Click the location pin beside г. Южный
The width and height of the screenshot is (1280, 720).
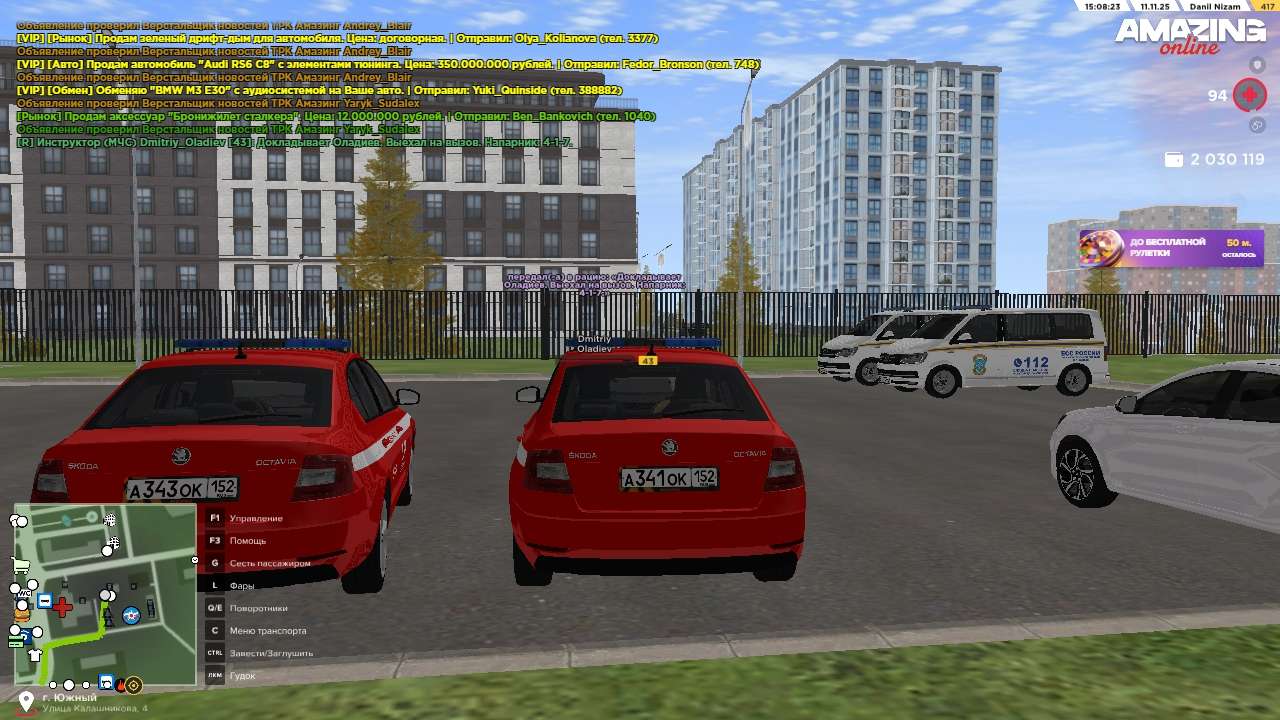(x=26, y=702)
